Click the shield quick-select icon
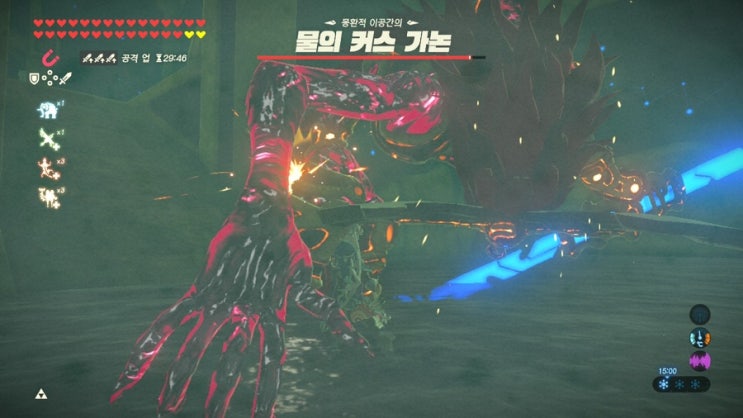 click(x=33, y=77)
